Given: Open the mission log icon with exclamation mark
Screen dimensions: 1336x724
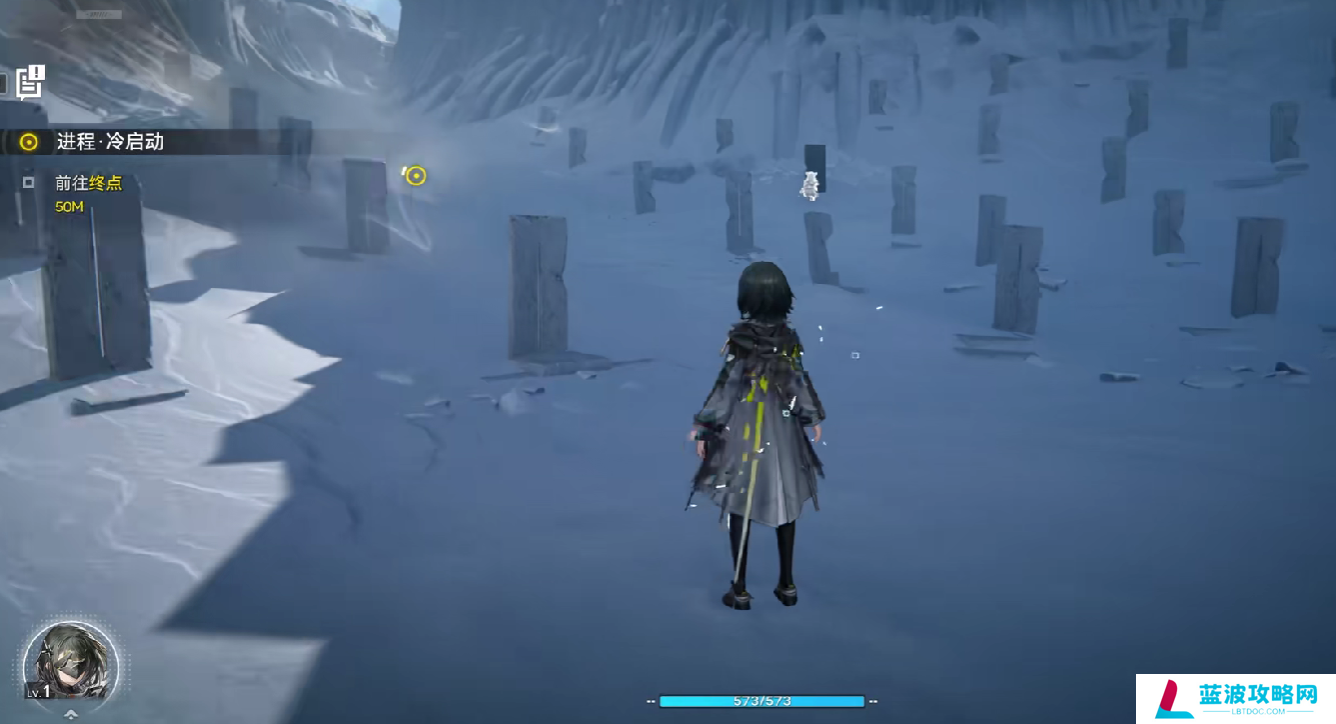Looking at the screenshot, I should click(31, 82).
